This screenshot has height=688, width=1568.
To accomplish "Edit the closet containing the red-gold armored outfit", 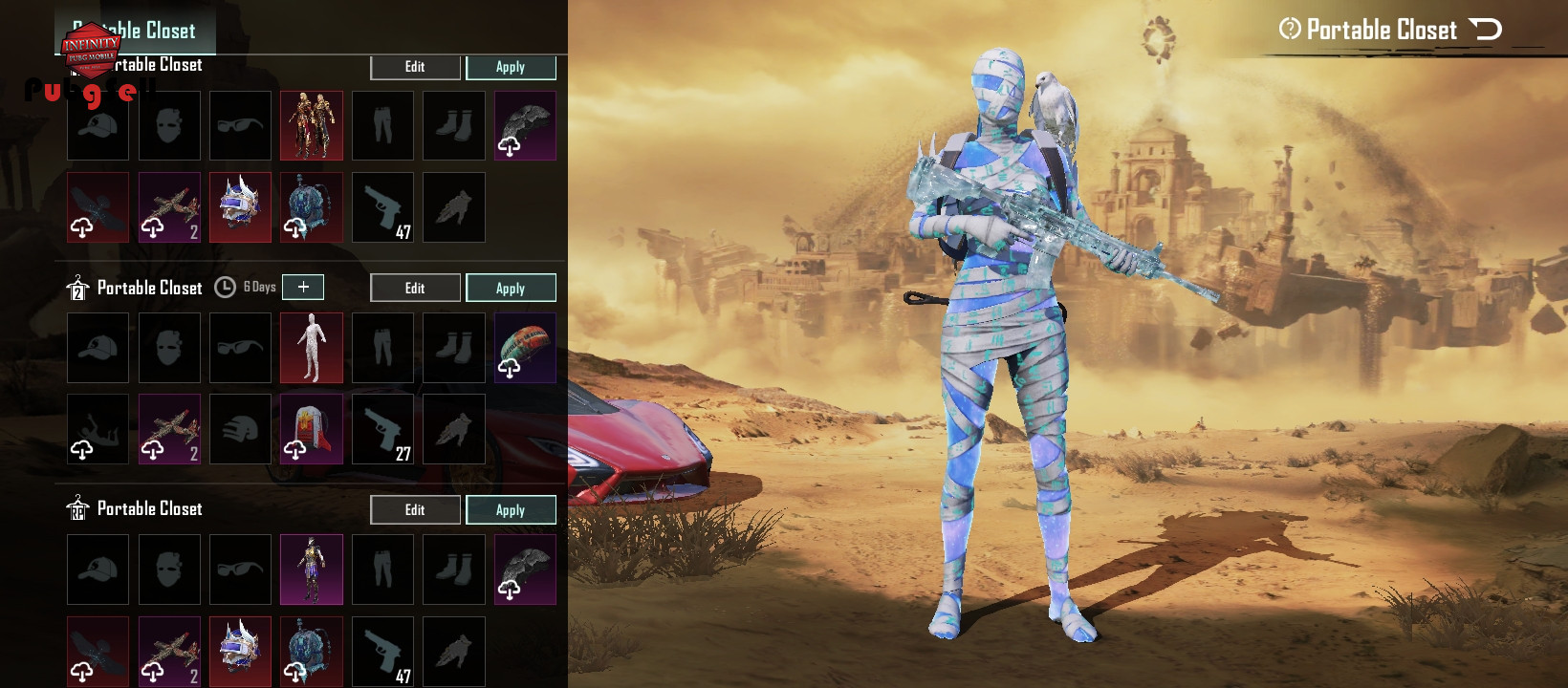I will (415, 67).
